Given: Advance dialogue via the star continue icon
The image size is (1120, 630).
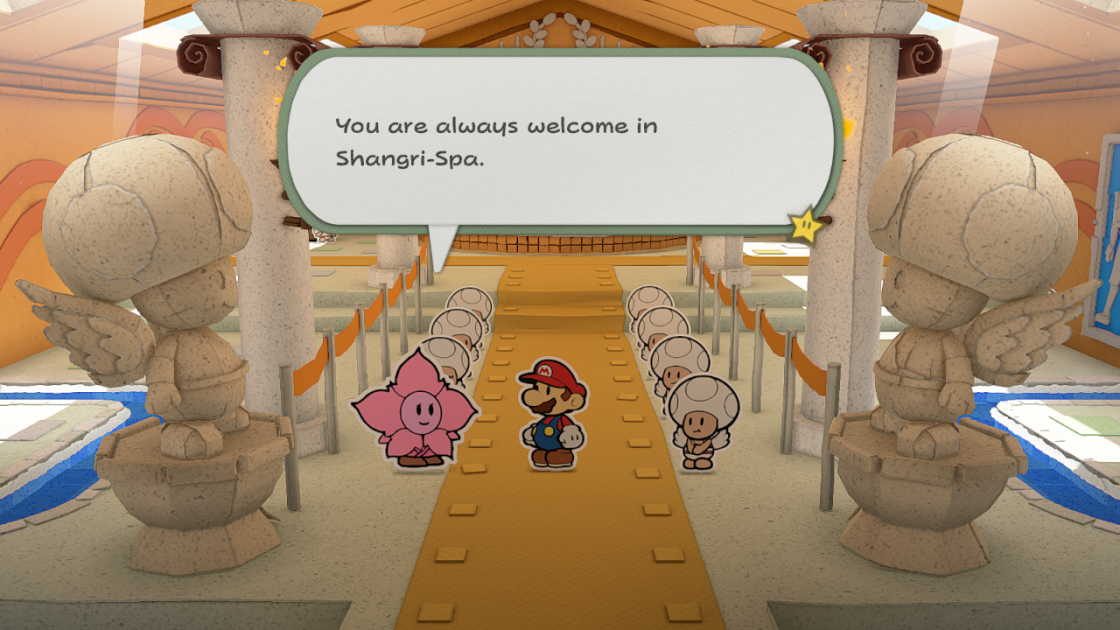Looking at the screenshot, I should [806, 227].
